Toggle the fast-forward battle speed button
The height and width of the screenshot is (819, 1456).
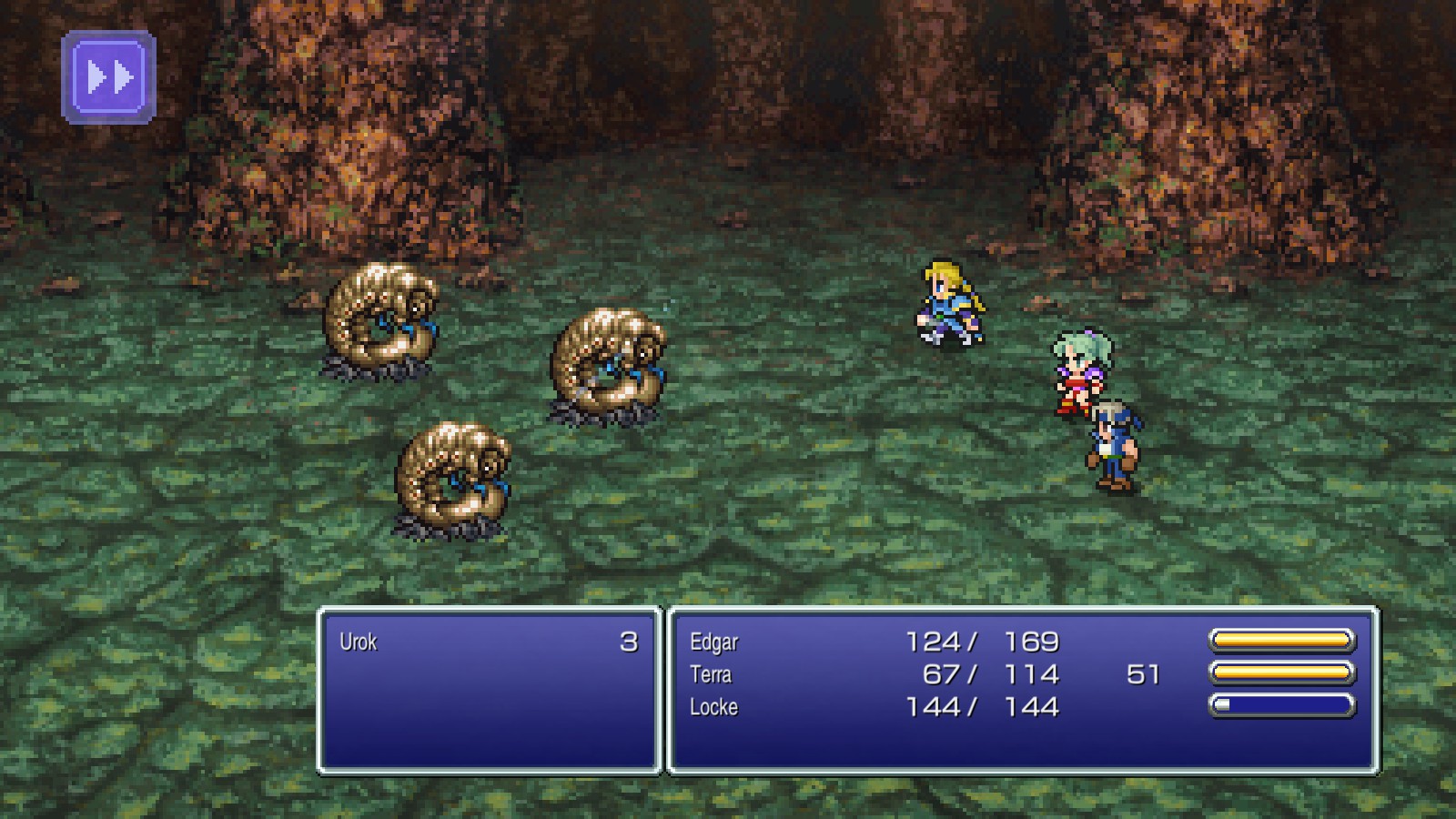(109, 77)
